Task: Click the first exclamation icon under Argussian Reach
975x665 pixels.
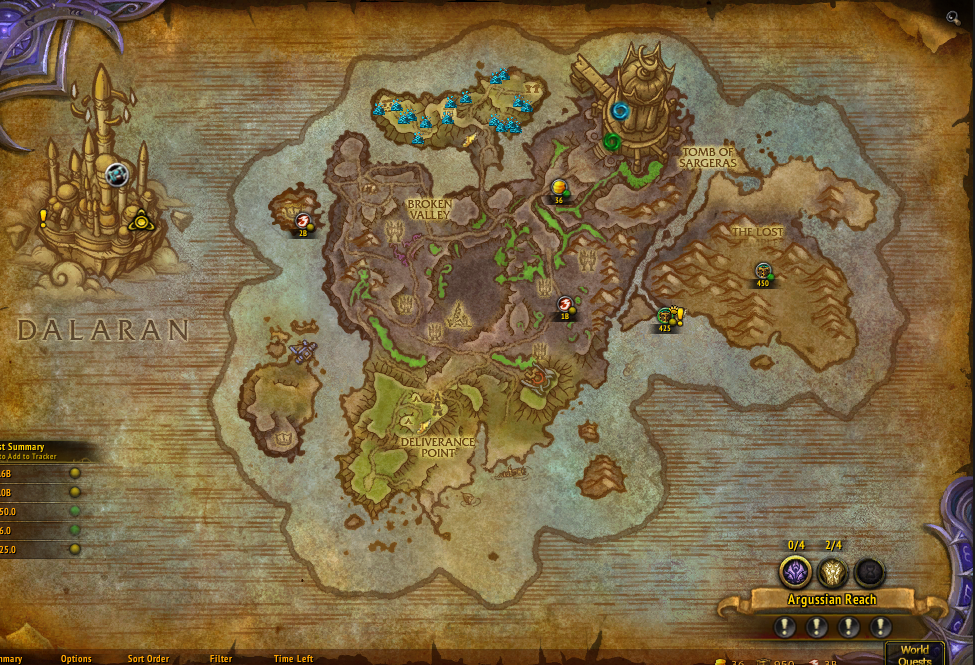Action: [785, 627]
